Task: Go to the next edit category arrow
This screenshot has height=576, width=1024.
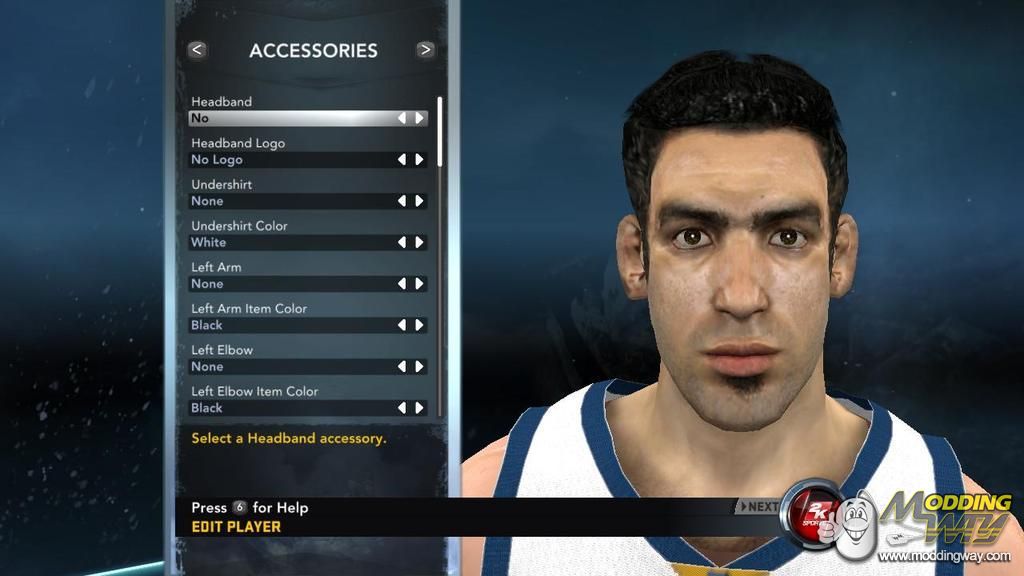Action: pyautogui.click(x=426, y=49)
